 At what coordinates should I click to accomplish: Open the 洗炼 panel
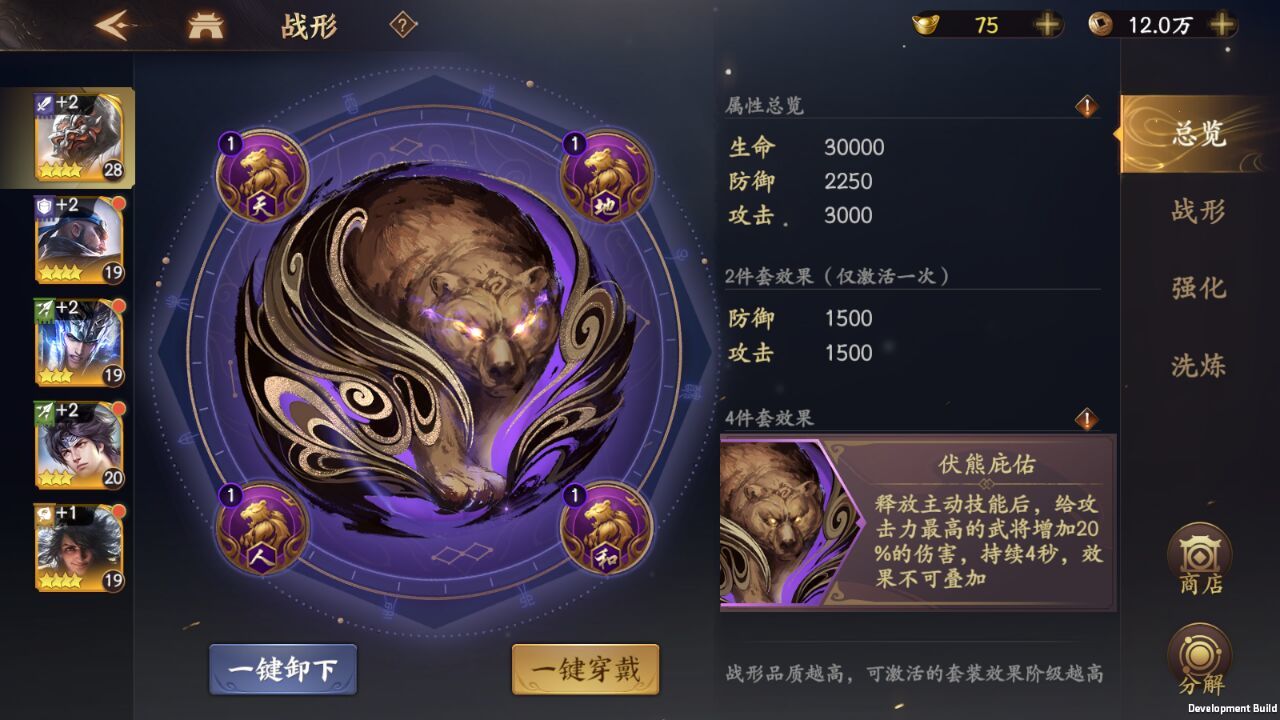pos(1198,366)
